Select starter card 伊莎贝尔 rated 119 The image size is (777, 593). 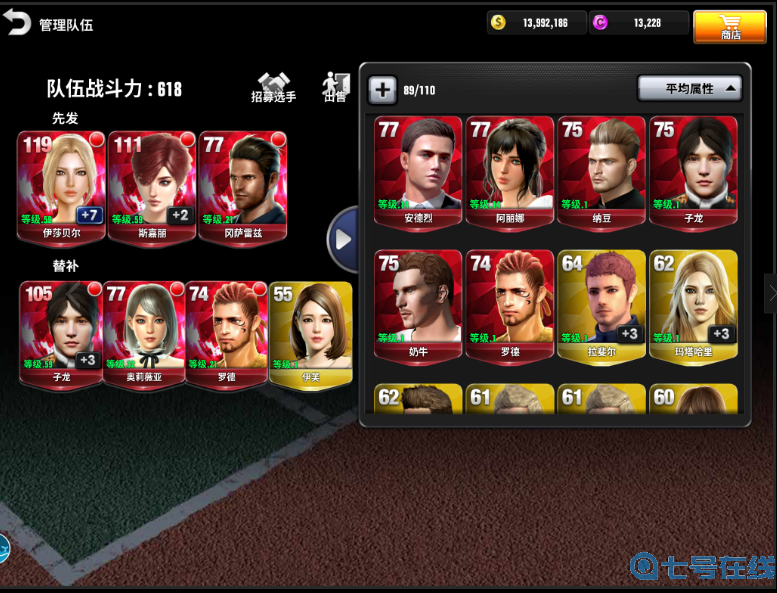tap(61, 187)
